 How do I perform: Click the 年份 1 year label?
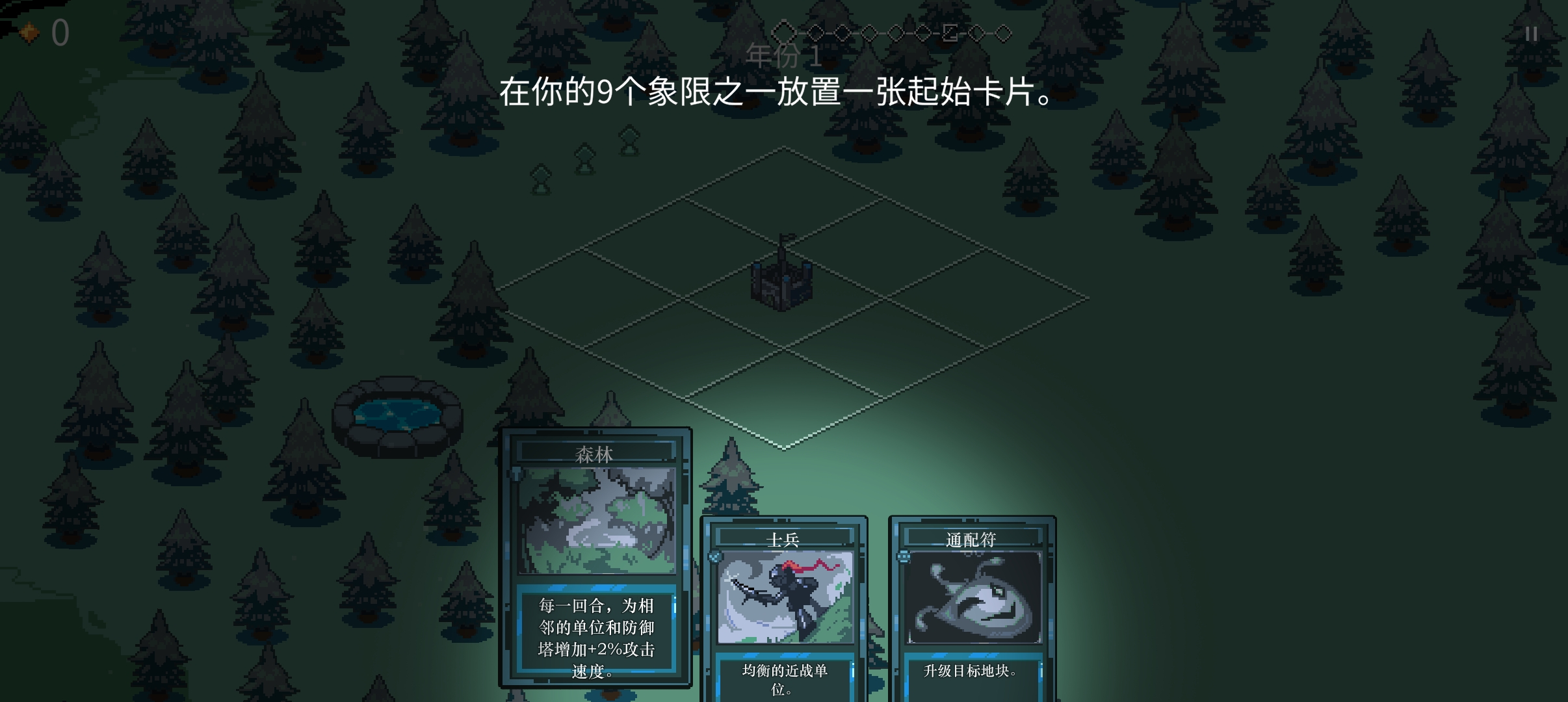coord(785,56)
